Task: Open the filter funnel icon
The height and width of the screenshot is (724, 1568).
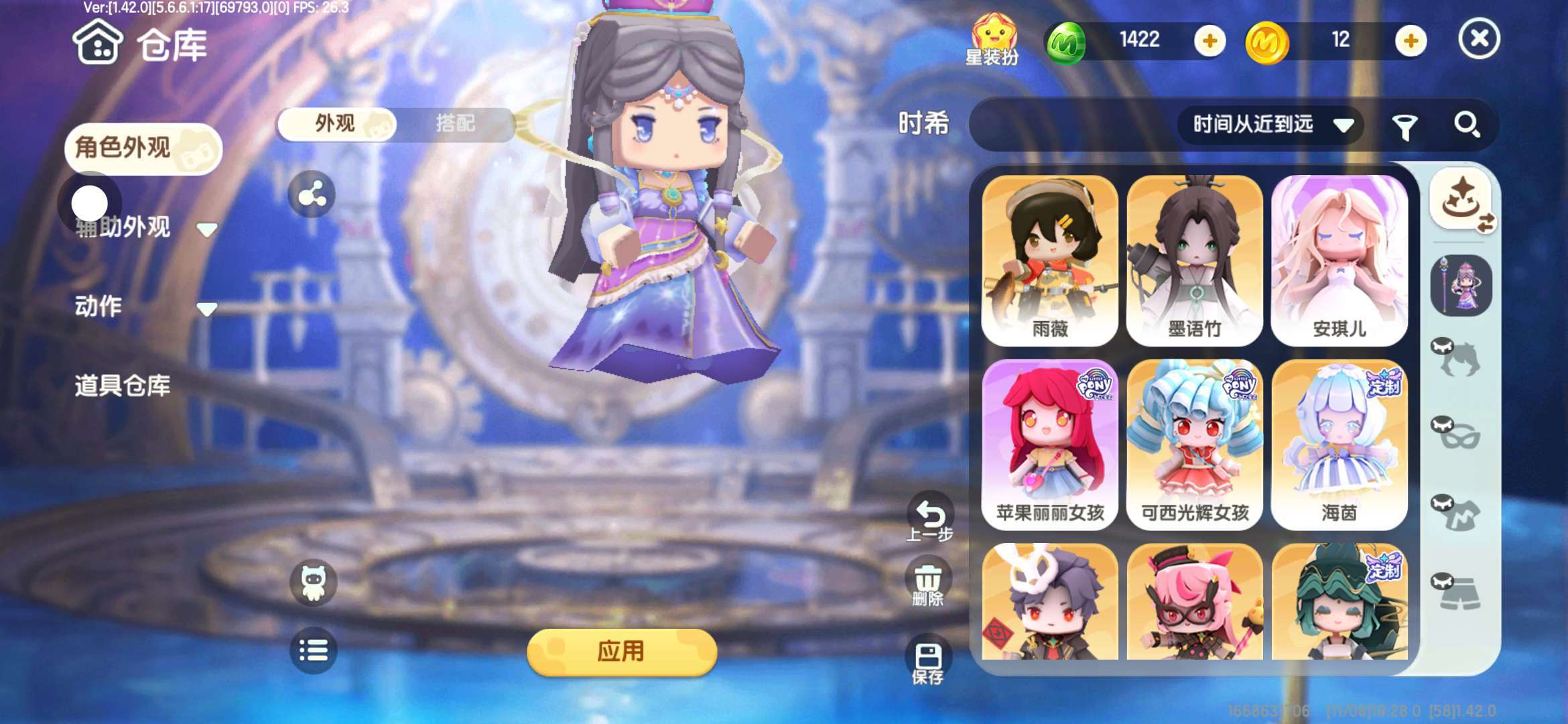Action: [x=1404, y=126]
